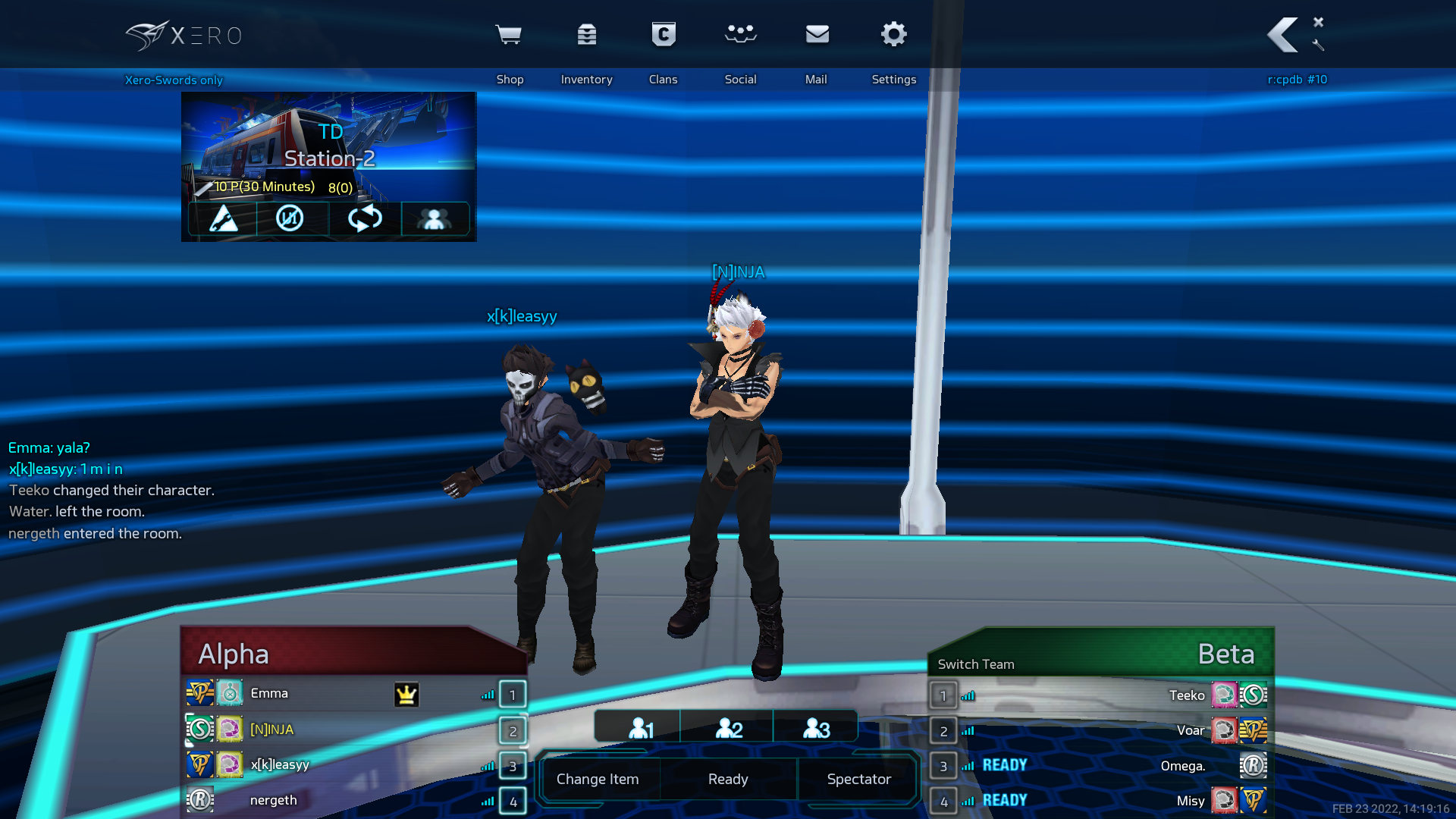Image resolution: width=1456 pixels, height=819 pixels.
Task: Open Change Item menu
Action: (x=598, y=779)
